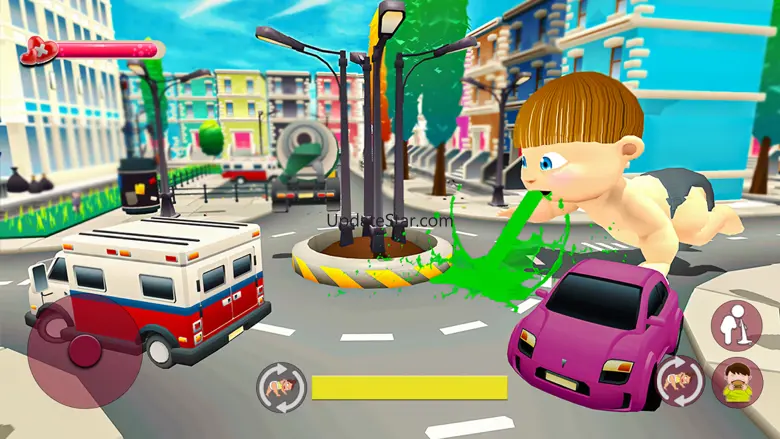This screenshot has width=780, height=439.
Task: Click the maroon crawling-baby swap button
Action: (x=679, y=381)
